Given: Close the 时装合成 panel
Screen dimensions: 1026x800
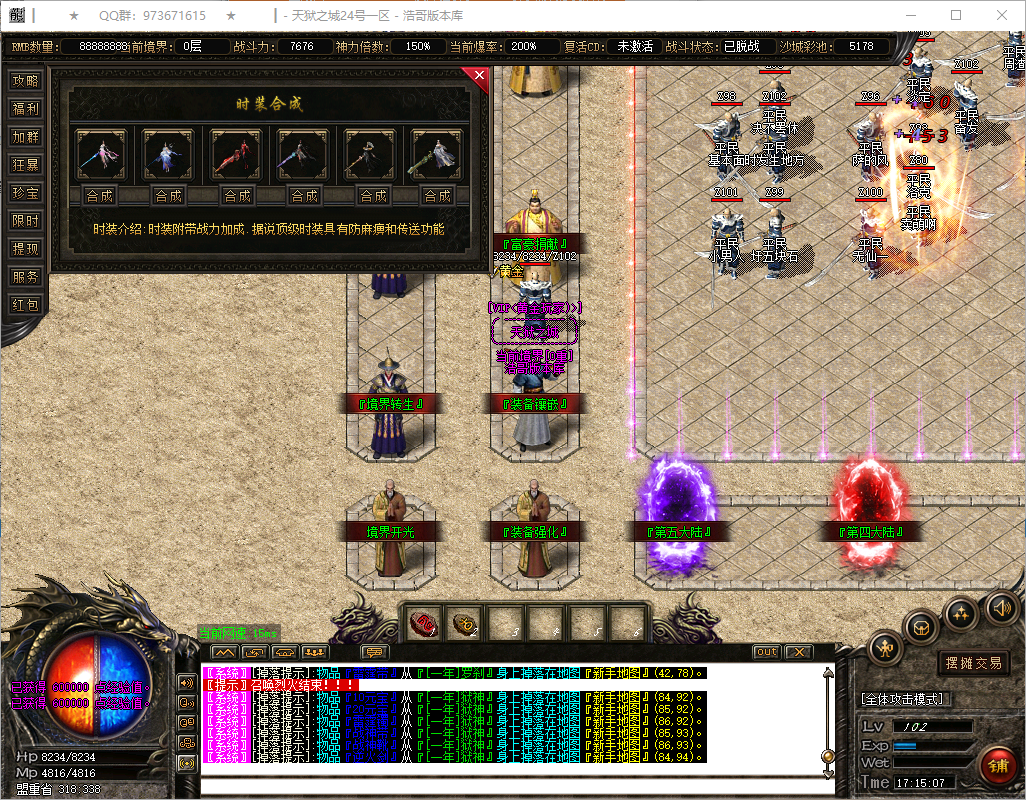Looking at the screenshot, I should click(x=479, y=75).
